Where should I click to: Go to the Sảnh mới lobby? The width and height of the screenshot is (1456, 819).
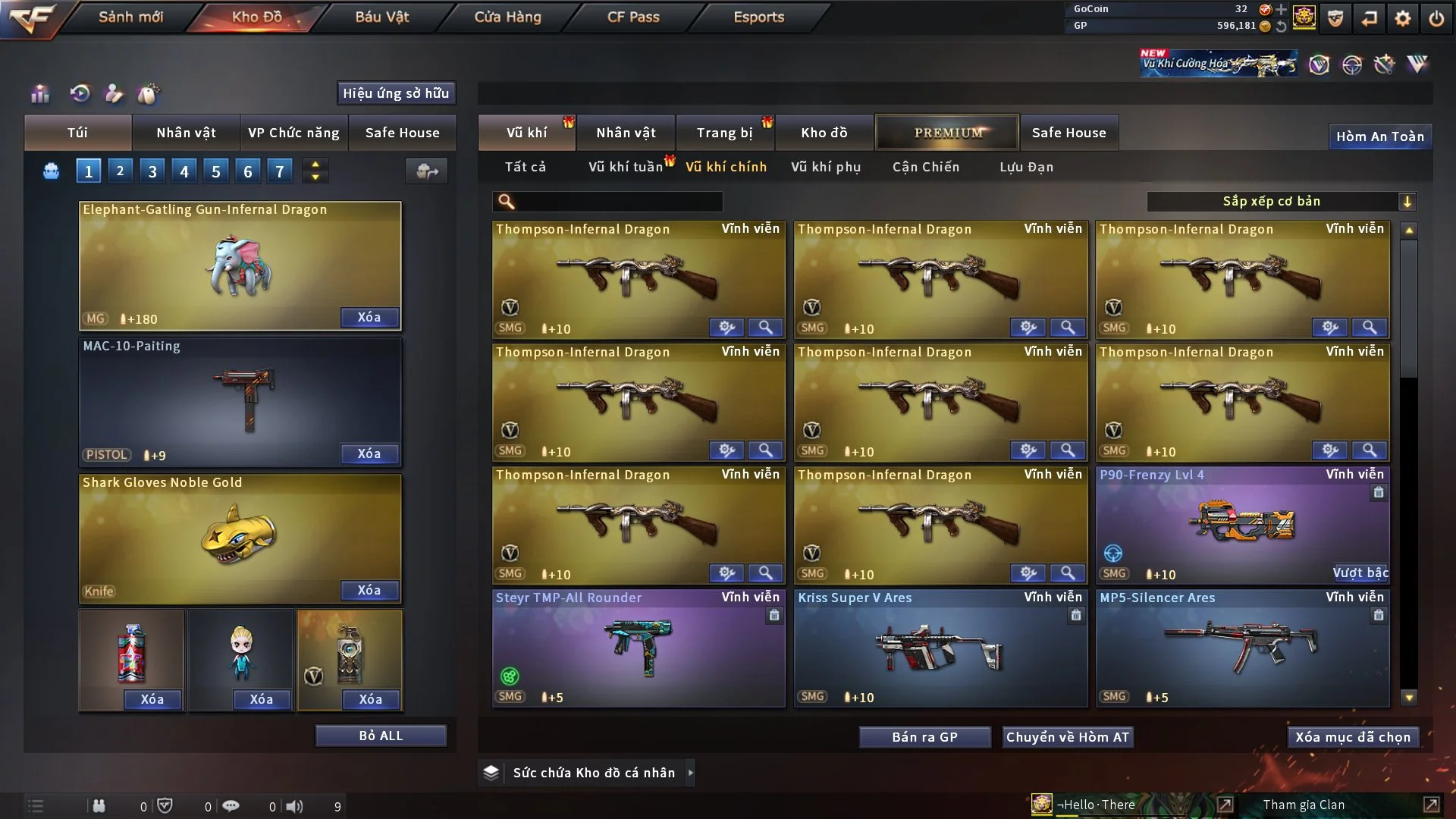130,17
